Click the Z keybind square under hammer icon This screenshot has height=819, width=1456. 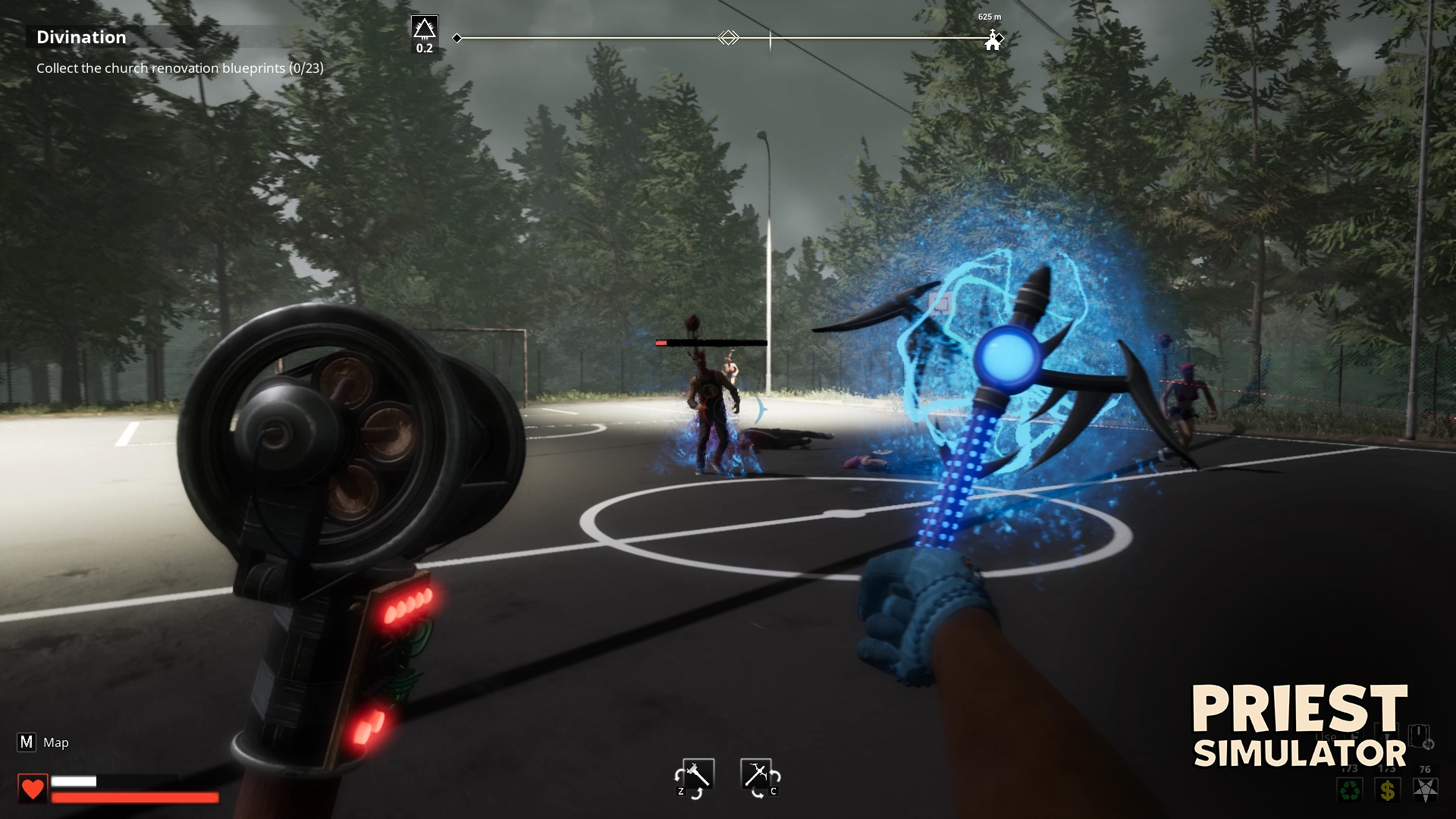[x=681, y=792]
